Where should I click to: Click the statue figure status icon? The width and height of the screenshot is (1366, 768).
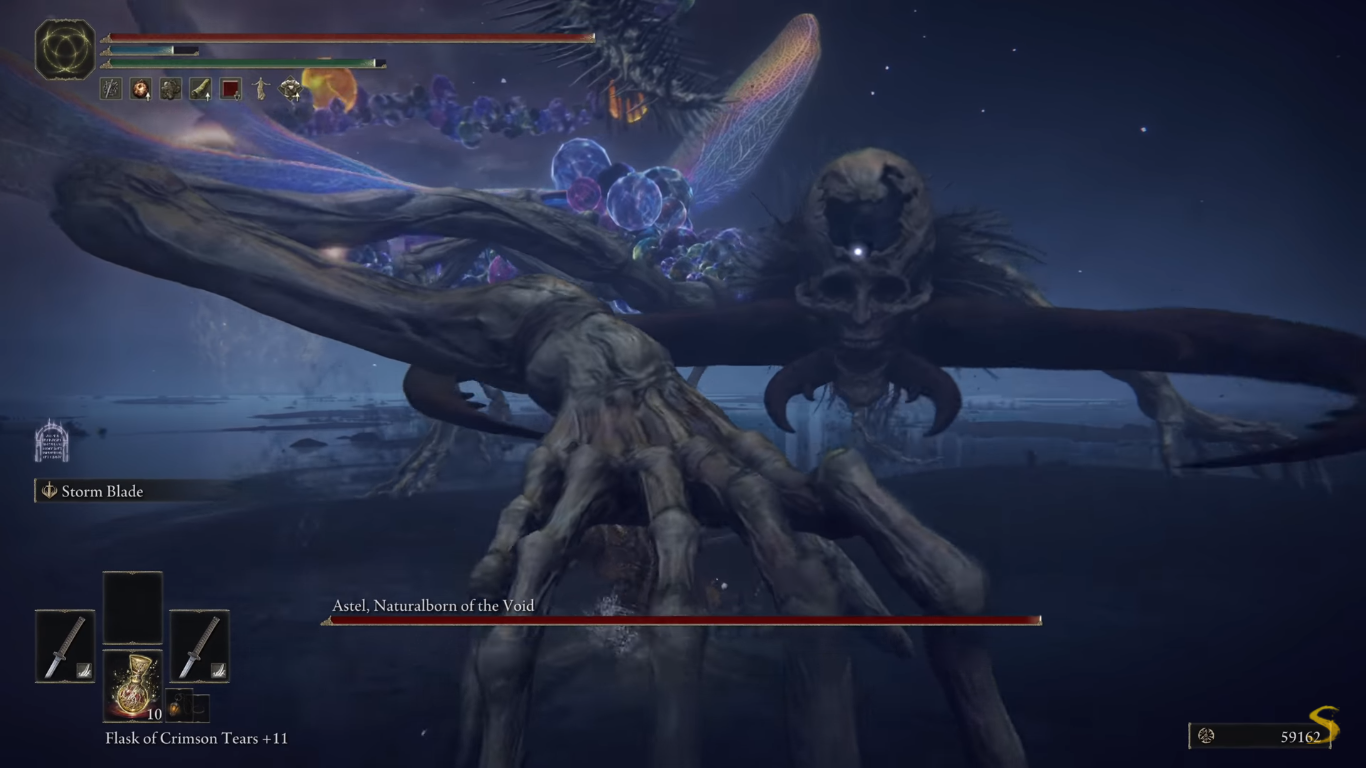tap(261, 90)
